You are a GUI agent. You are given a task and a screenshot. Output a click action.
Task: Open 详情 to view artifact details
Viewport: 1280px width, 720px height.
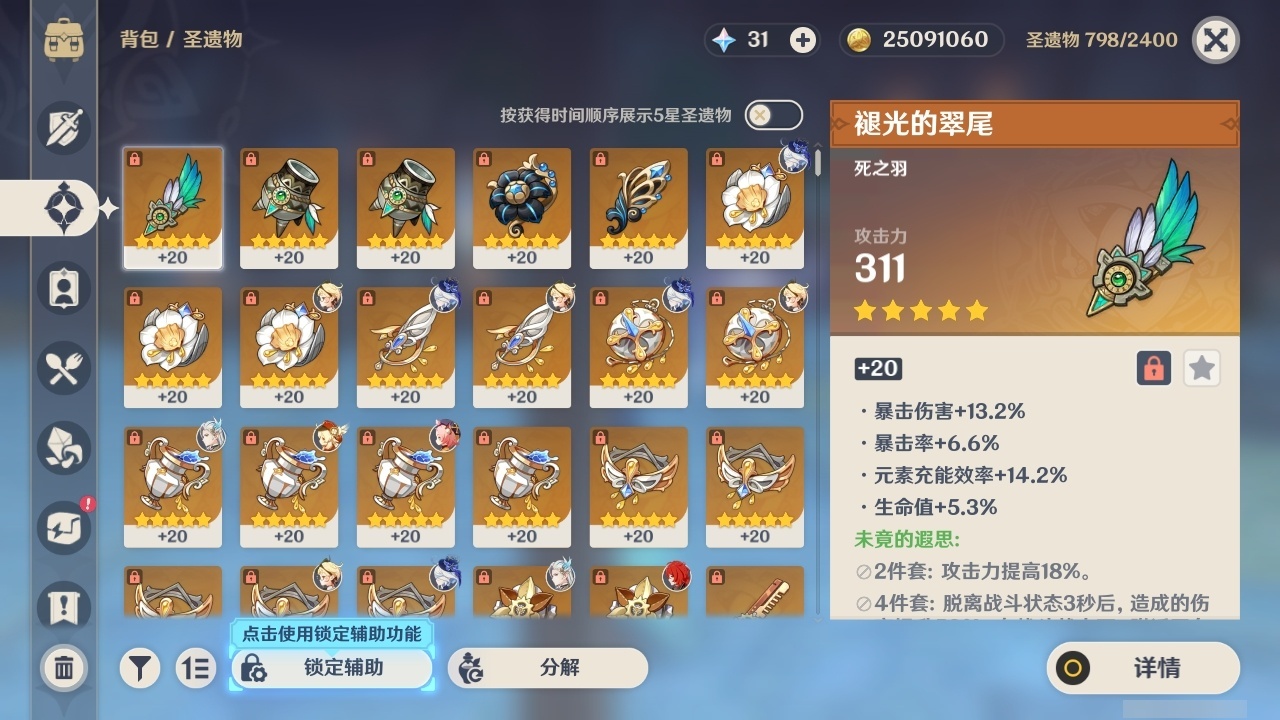tap(1142, 668)
